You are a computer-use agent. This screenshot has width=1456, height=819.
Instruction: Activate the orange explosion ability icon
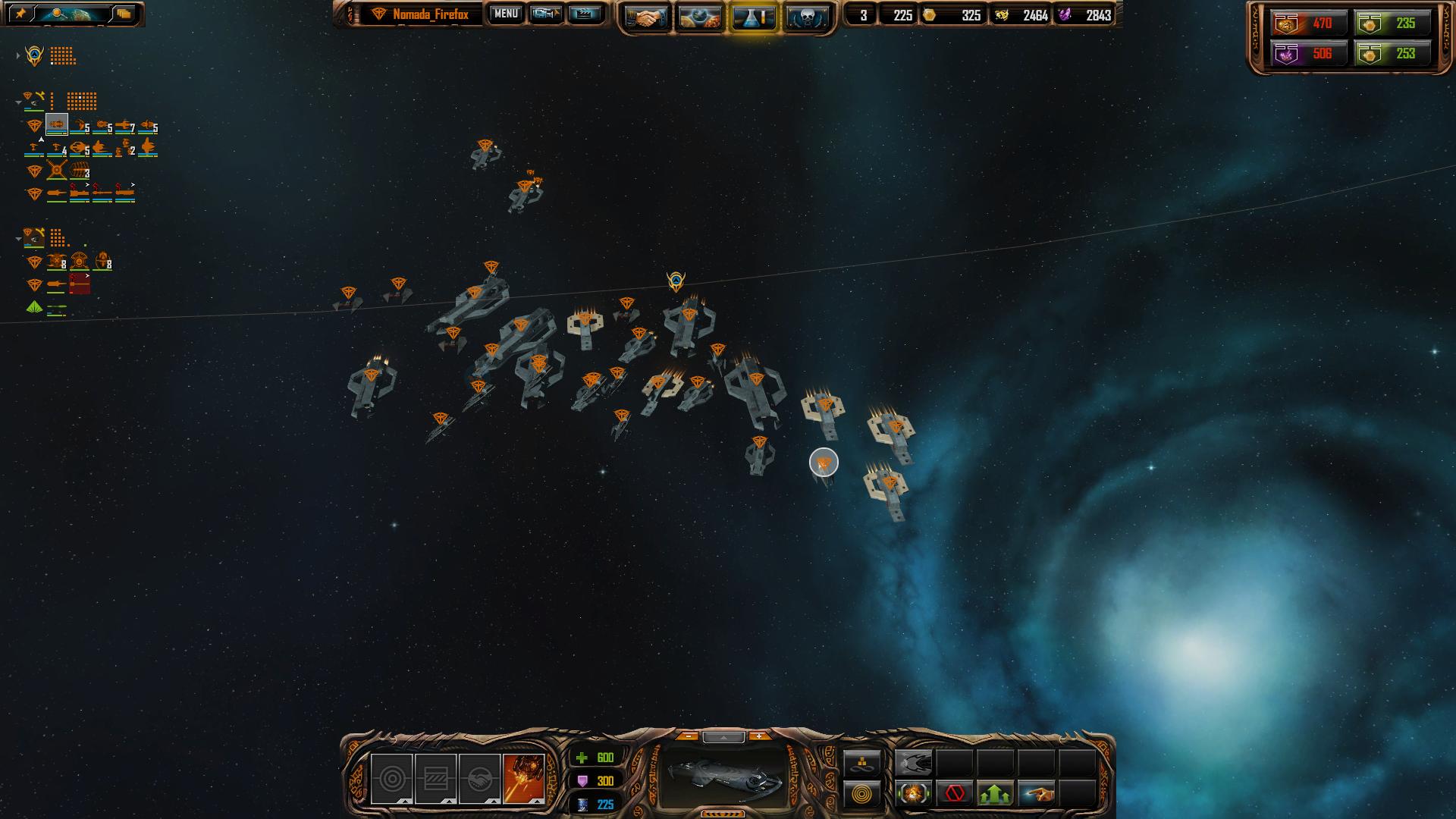[523, 779]
